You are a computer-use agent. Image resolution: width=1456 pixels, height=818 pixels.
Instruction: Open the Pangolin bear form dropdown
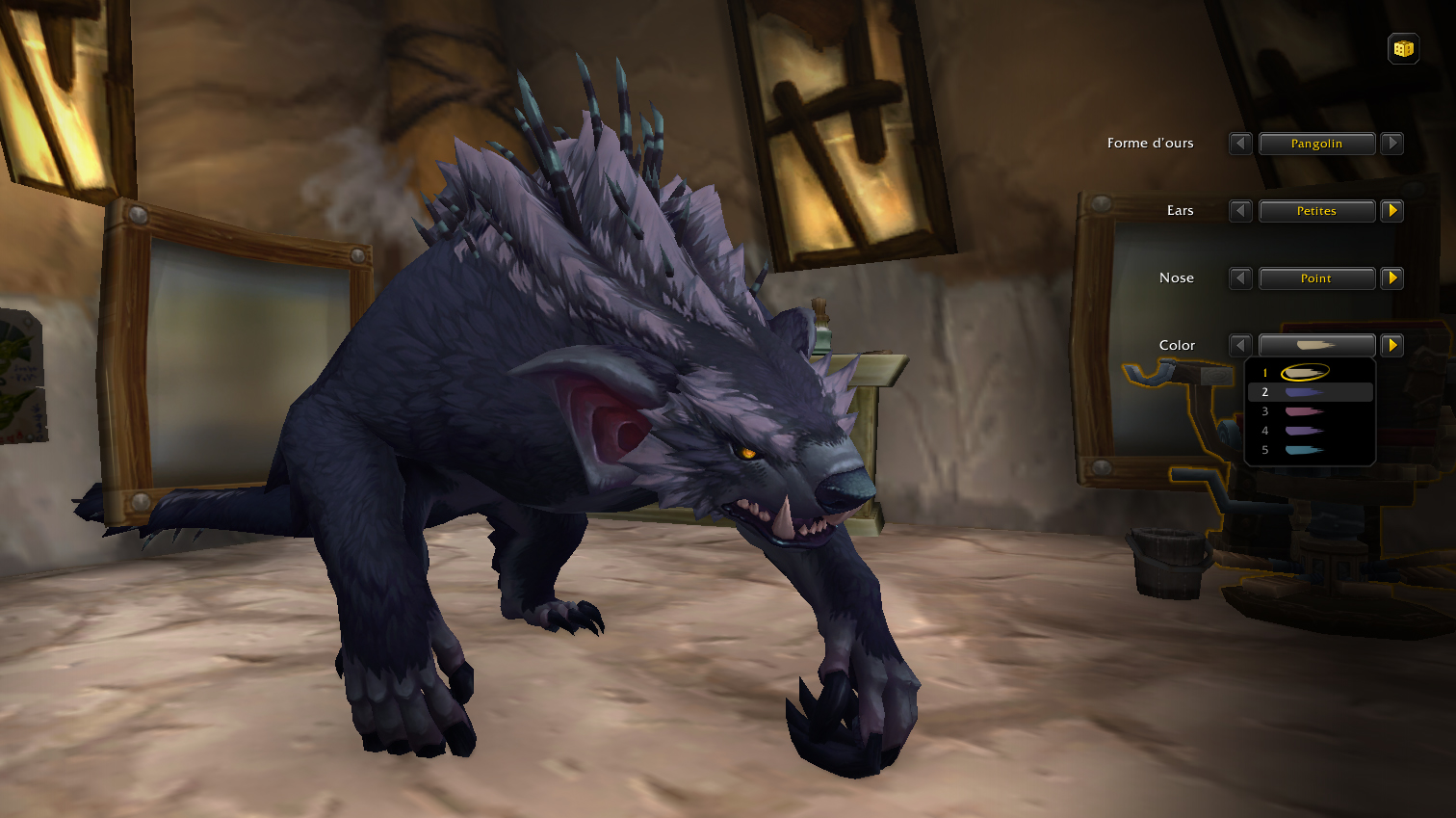1317,144
